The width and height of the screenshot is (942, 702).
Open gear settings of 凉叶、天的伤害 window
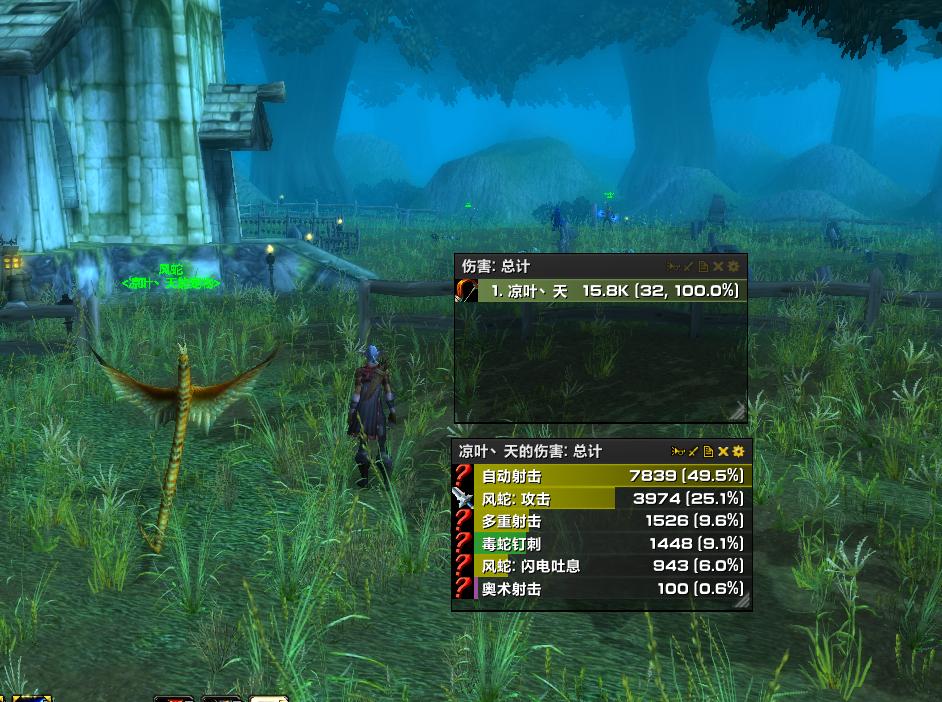point(738,452)
